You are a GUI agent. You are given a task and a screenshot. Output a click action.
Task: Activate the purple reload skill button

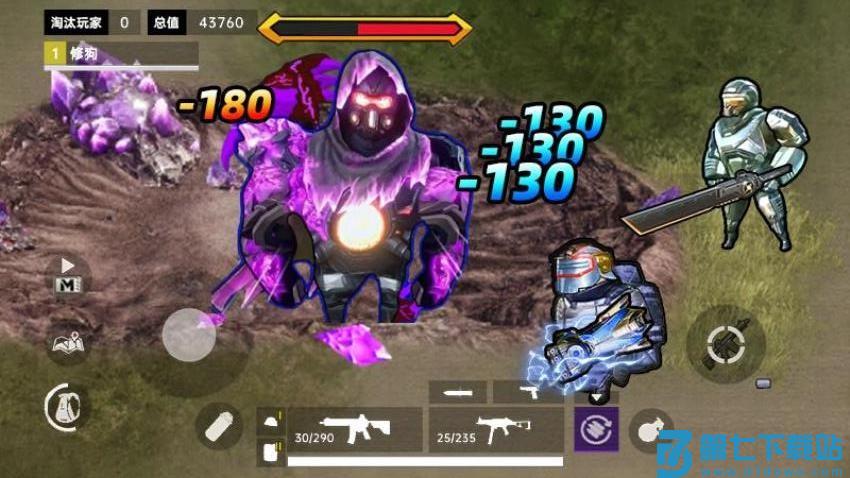pyautogui.click(x=596, y=430)
